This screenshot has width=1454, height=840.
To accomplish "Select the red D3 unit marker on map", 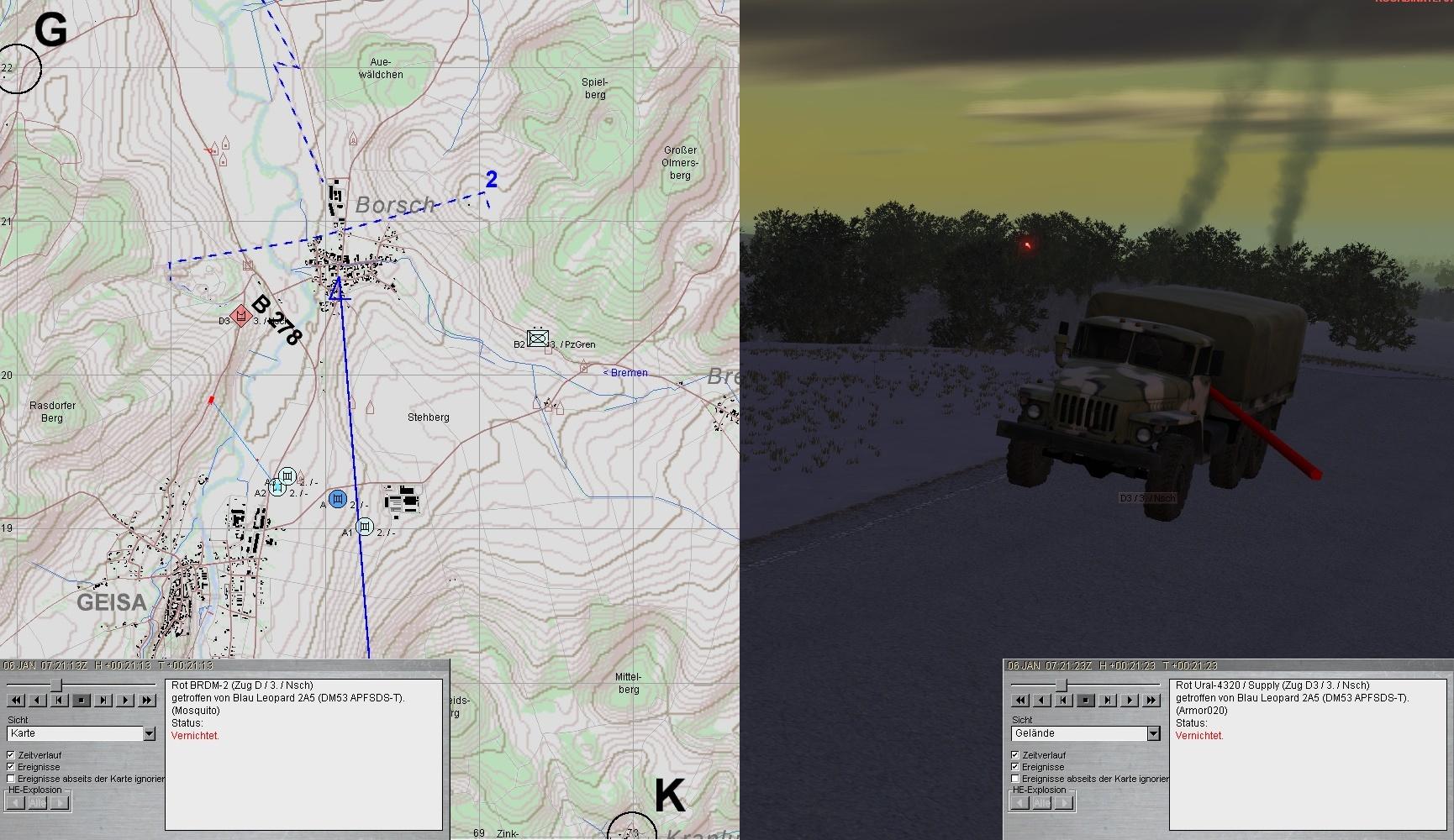I will point(241,316).
